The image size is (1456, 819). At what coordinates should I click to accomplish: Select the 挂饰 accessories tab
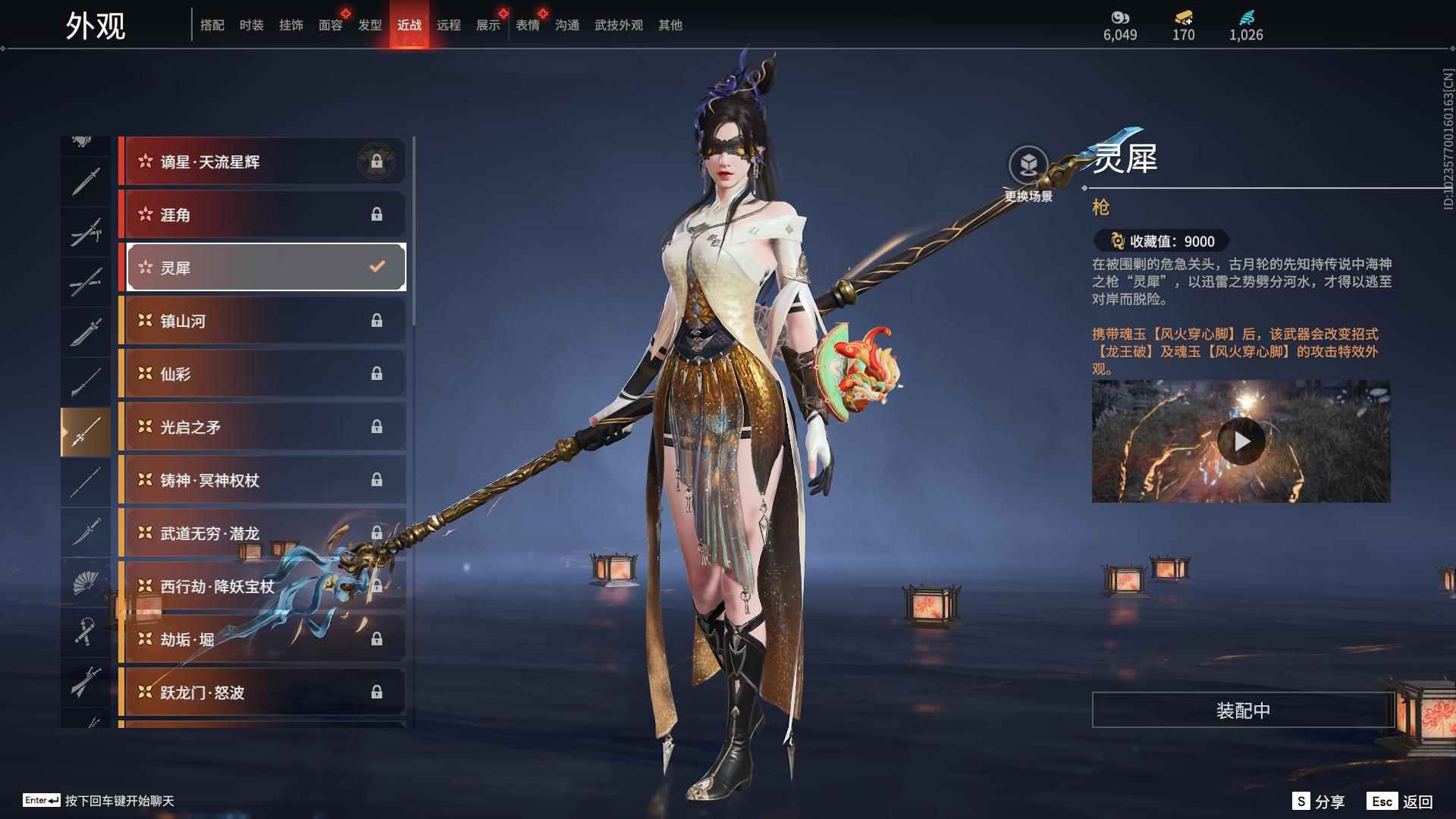coord(290,25)
